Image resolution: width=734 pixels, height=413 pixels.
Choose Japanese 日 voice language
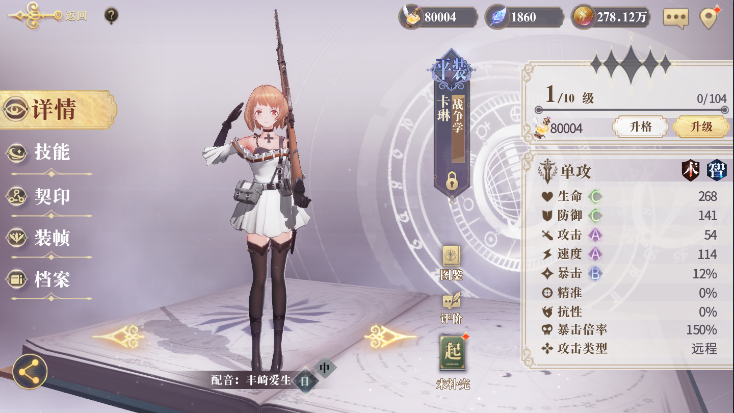click(304, 380)
